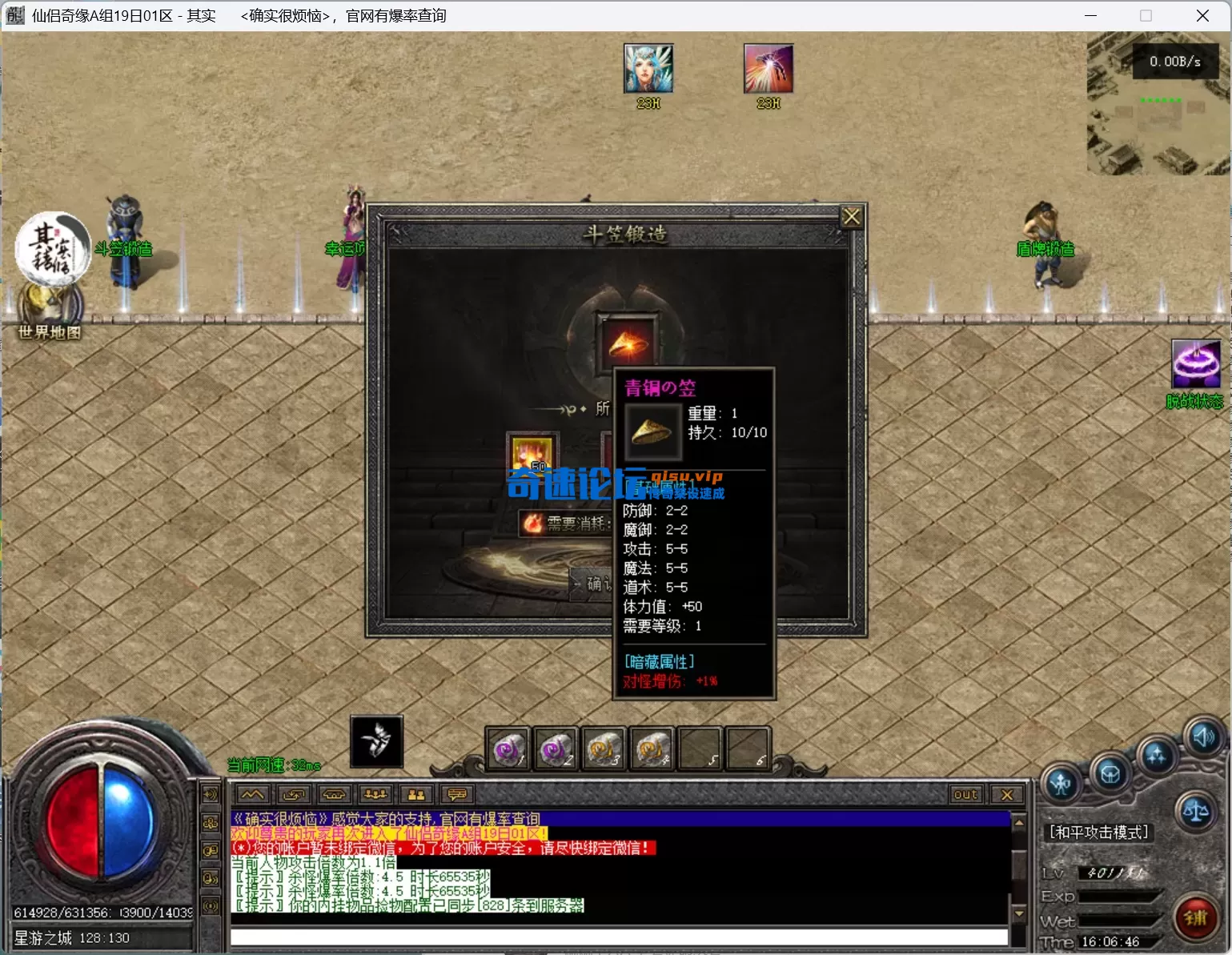Close the chat panel with its X button
This screenshot has width=1232, height=955.
pyautogui.click(x=1007, y=794)
